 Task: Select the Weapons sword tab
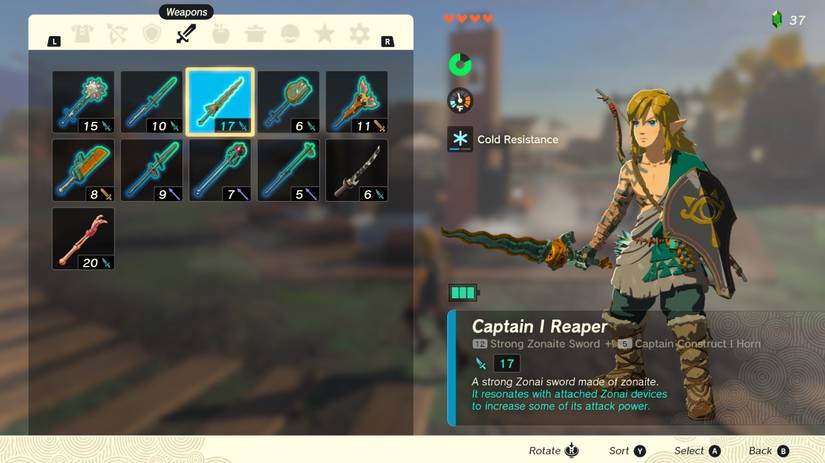pos(186,35)
